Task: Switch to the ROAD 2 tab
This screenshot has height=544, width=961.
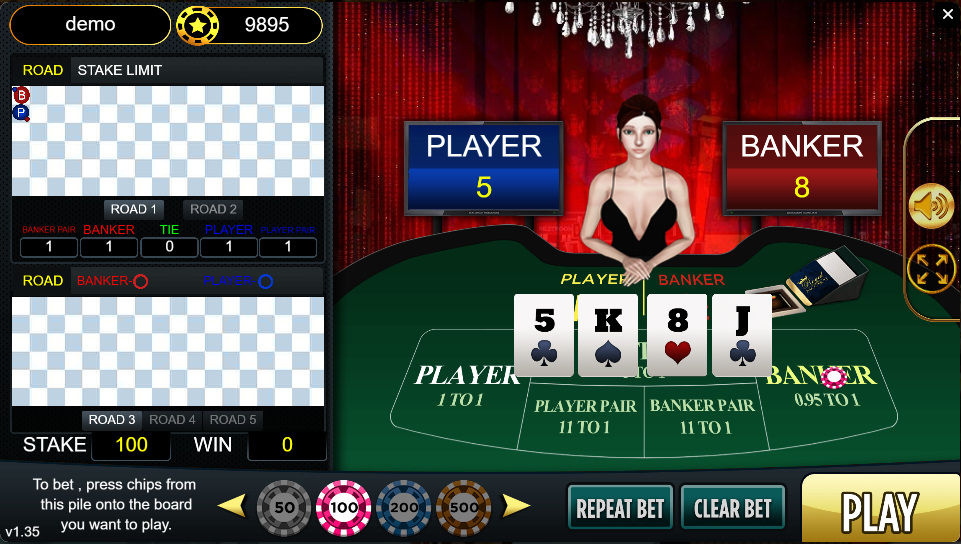Action: pos(213,209)
